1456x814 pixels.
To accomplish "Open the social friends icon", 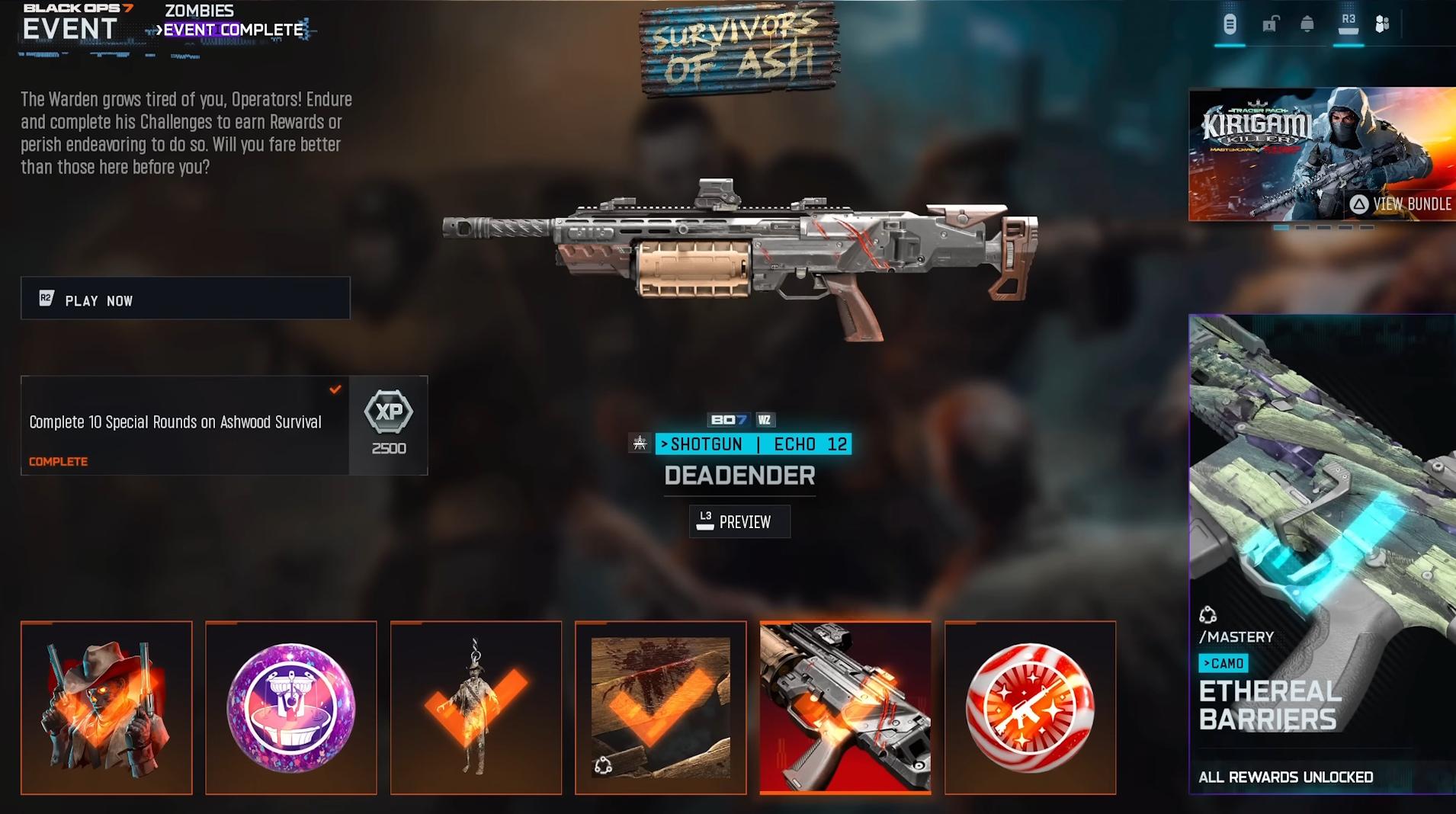I will (x=1382, y=24).
